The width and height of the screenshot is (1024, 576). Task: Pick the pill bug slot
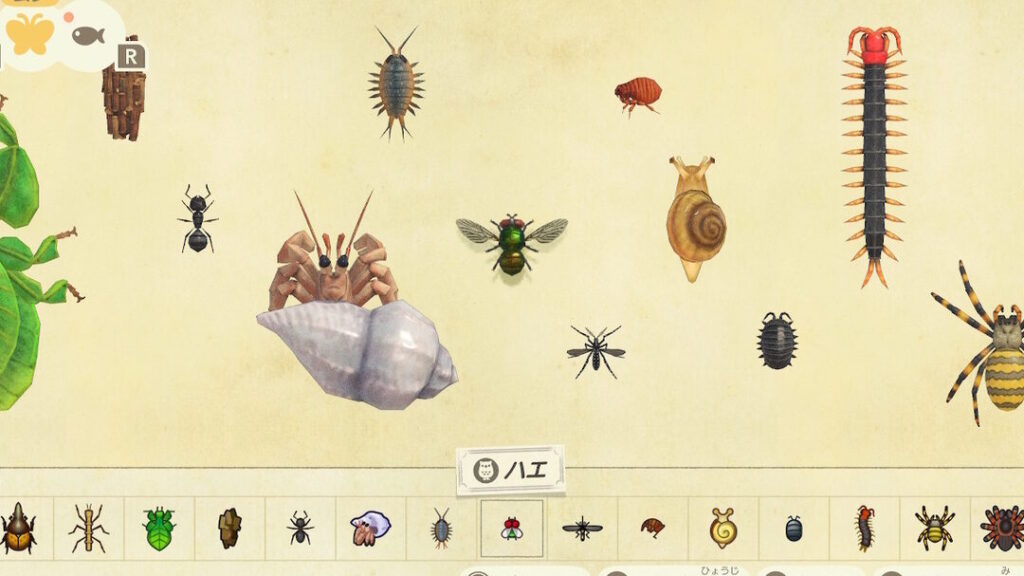793,528
